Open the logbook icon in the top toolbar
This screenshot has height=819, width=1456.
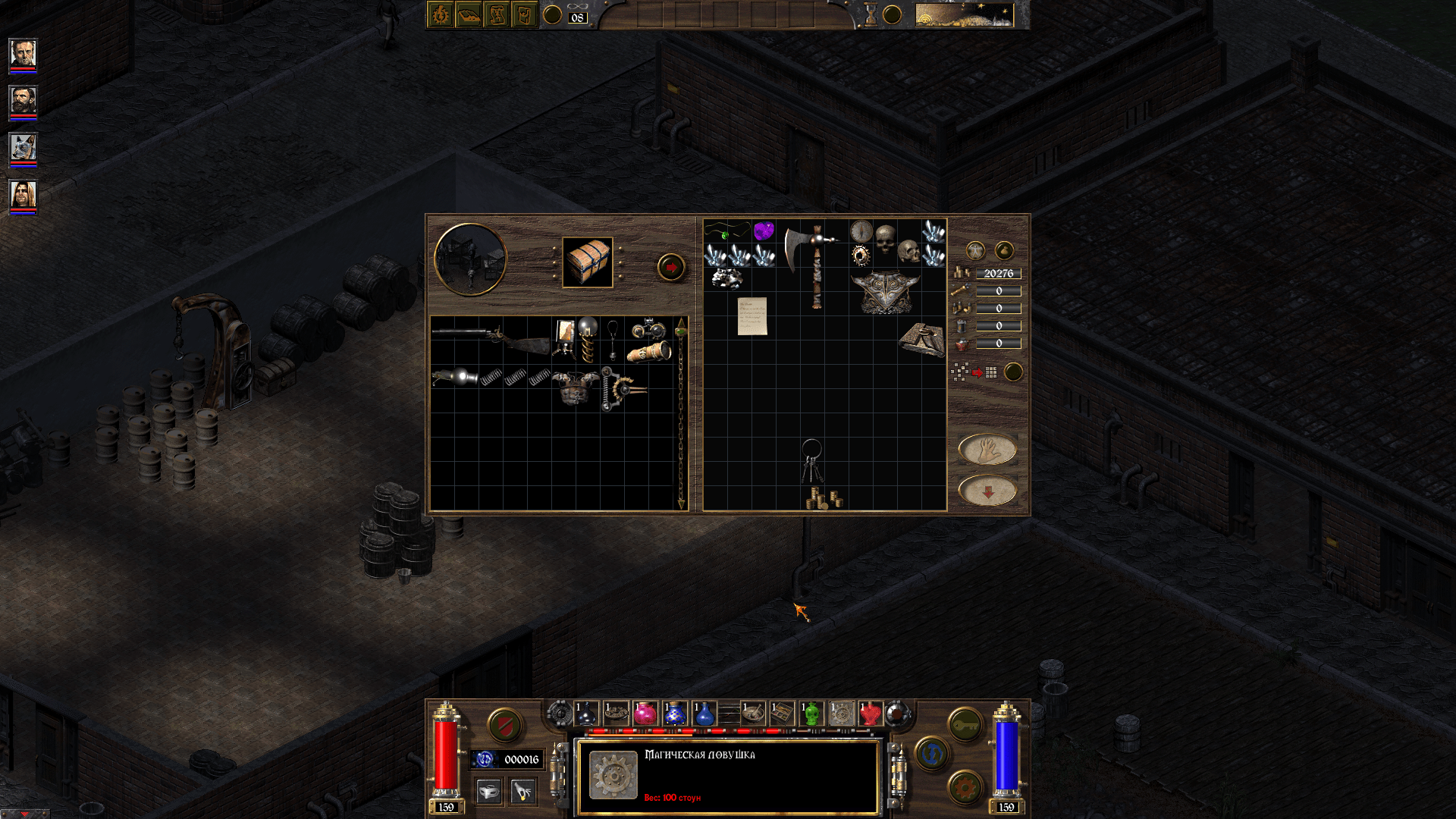(469, 14)
